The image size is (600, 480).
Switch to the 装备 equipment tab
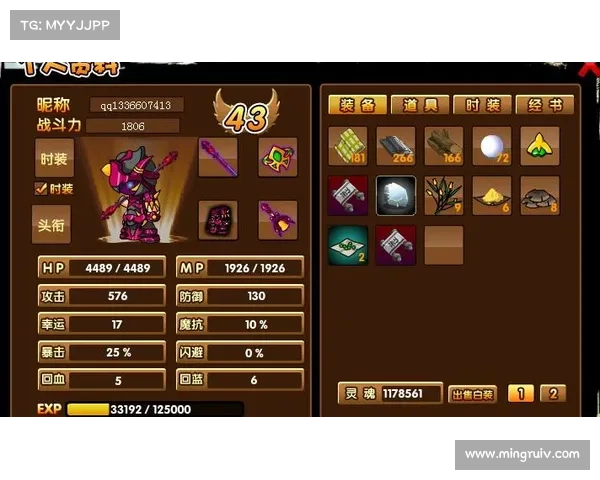point(358,105)
